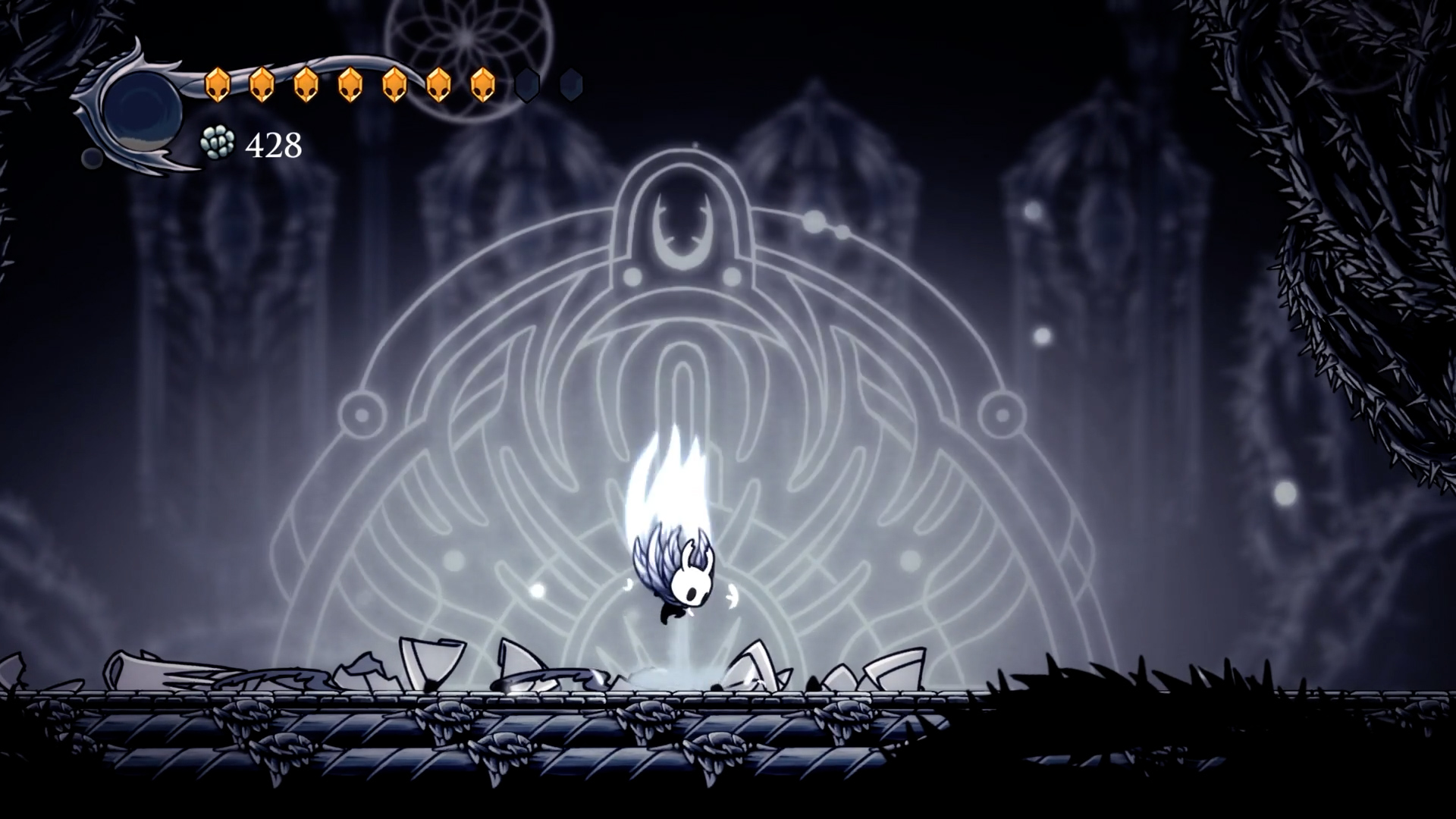Select the last filled health mask
Screen dimensions: 1456x819
483,83
